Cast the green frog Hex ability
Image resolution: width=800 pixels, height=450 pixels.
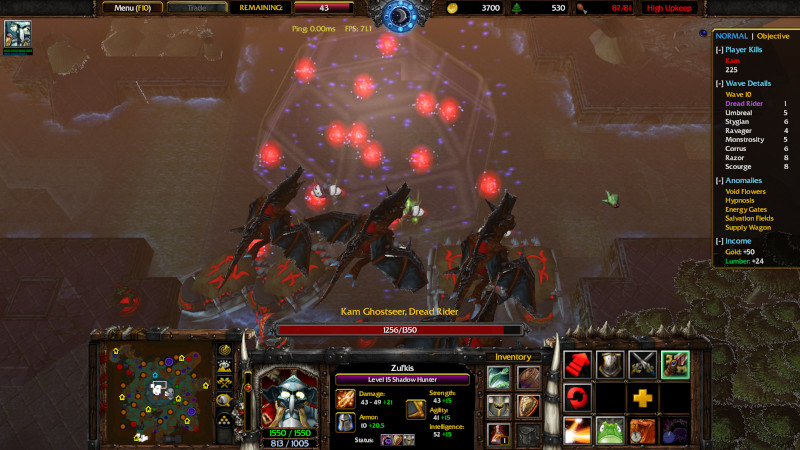(610, 431)
